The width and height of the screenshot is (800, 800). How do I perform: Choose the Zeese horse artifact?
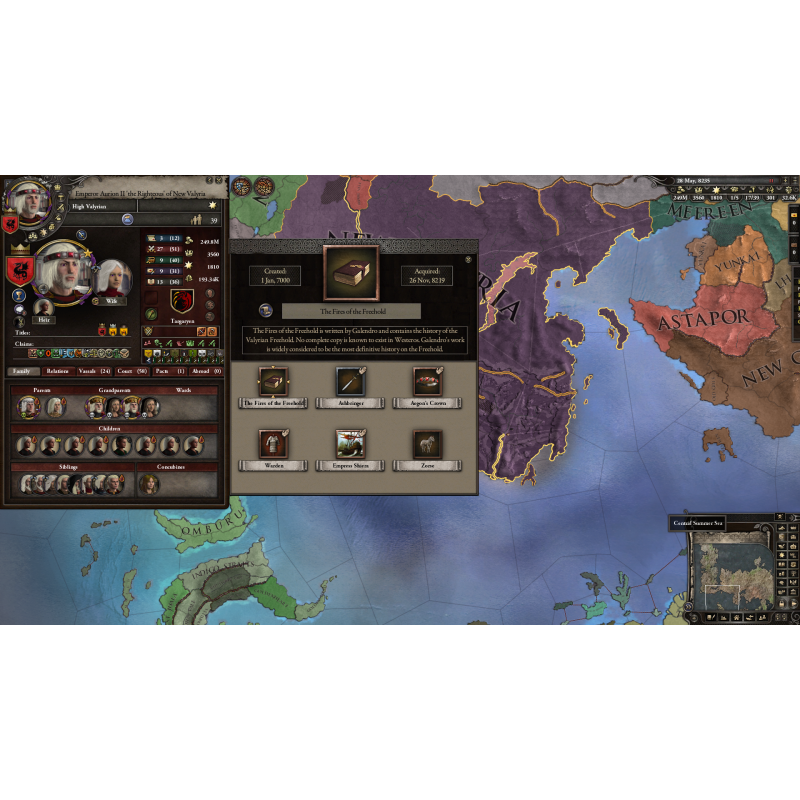(x=427, y=443)
